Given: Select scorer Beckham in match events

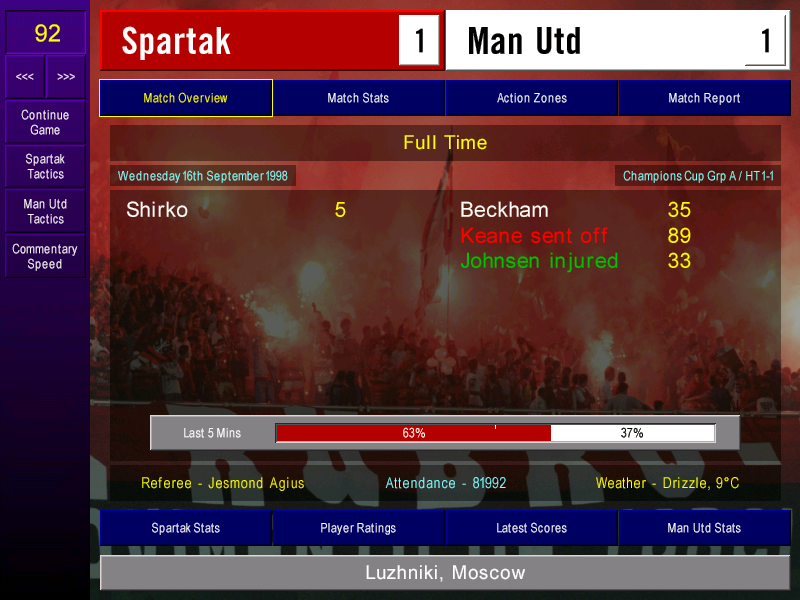Looking at the screenshot, I should 504,210.
